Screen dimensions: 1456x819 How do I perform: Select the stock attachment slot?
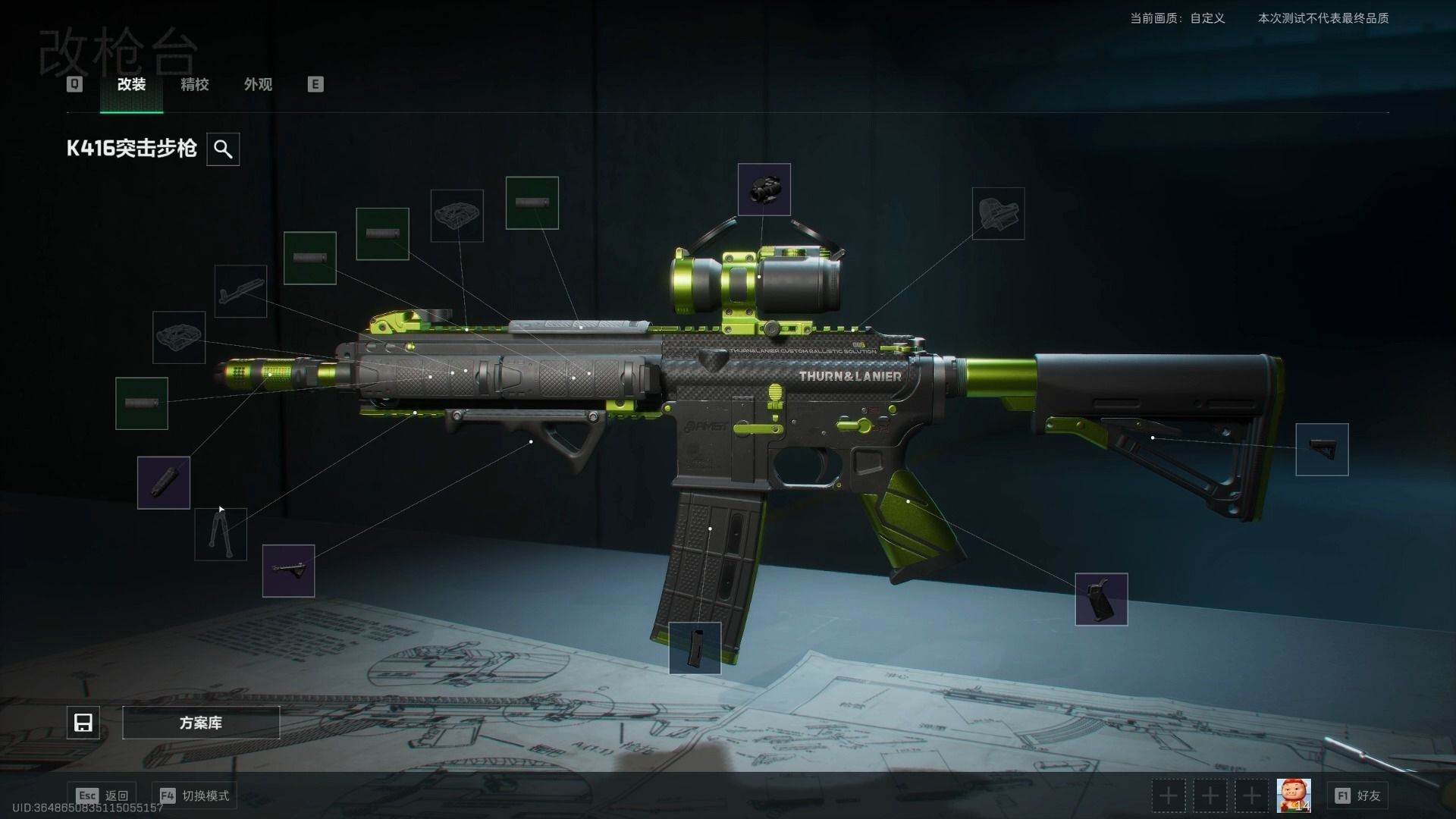coord(1322,450)
